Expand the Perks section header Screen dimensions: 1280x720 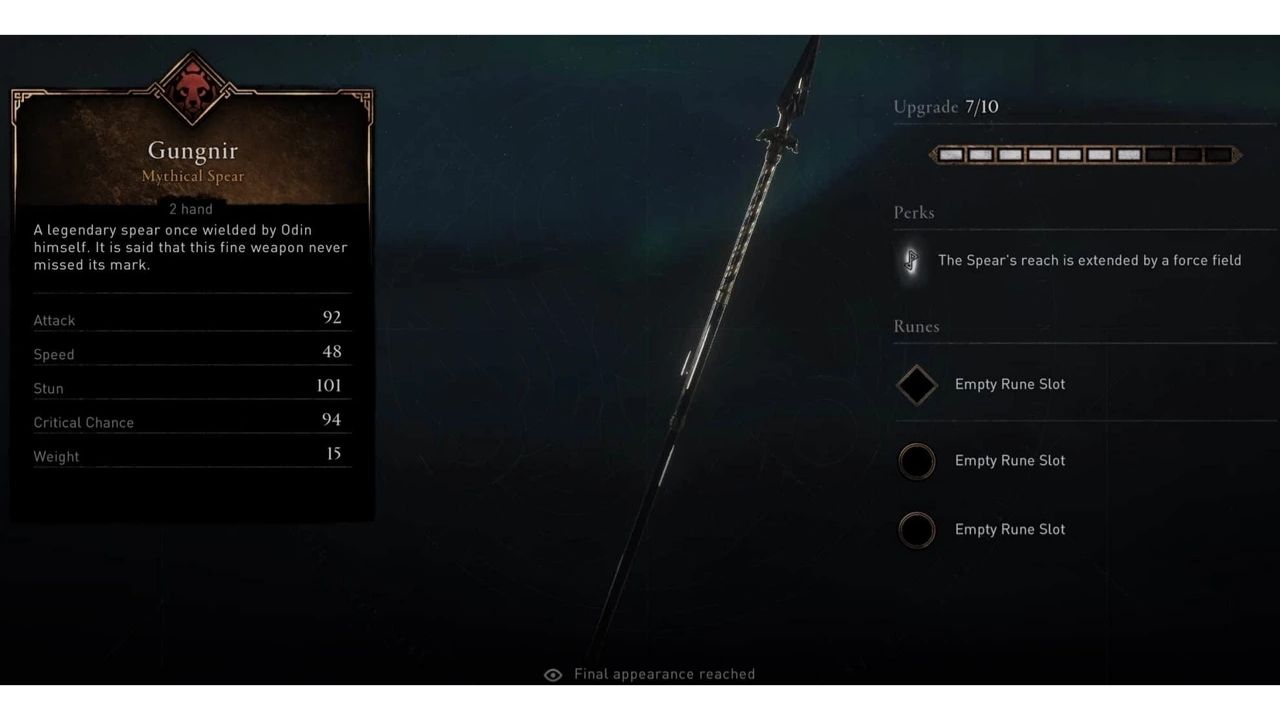pyautogui.click(x=915, y=213)
